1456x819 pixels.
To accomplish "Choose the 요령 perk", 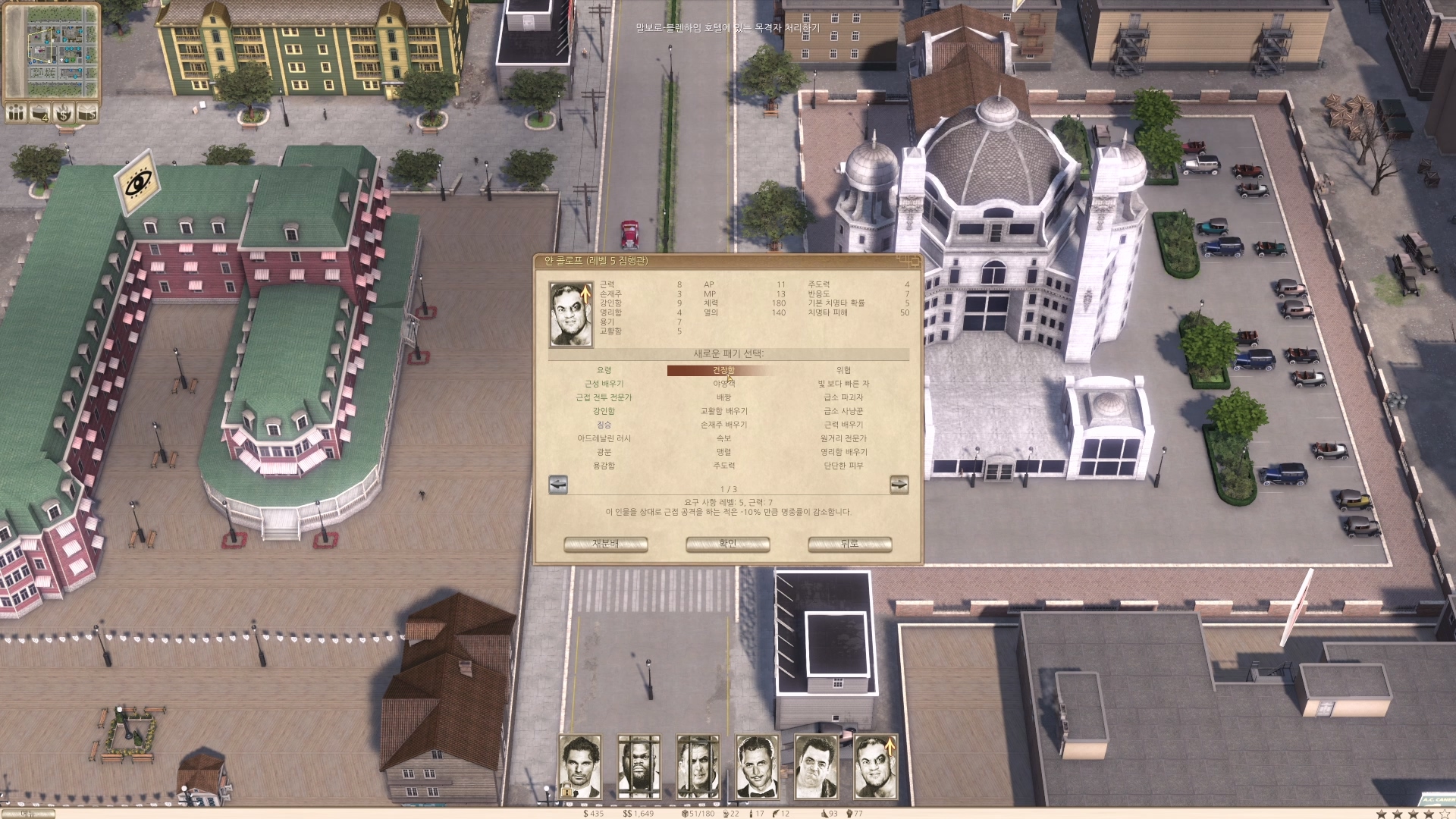I will click(x=604, y=370).
